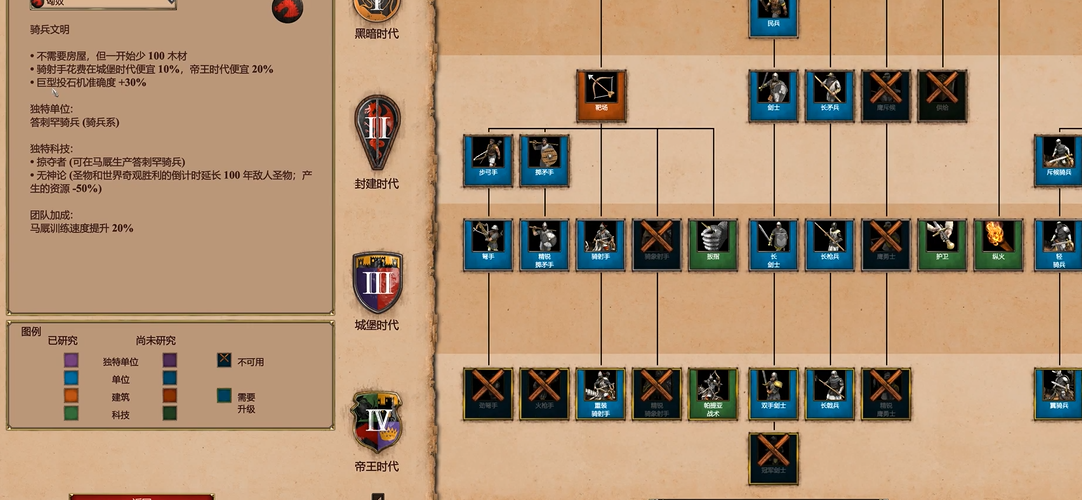Click the 重装骑射手 heavy cavalry archer node
This screenshot has width=1082, height=500.
click(601, 393)
